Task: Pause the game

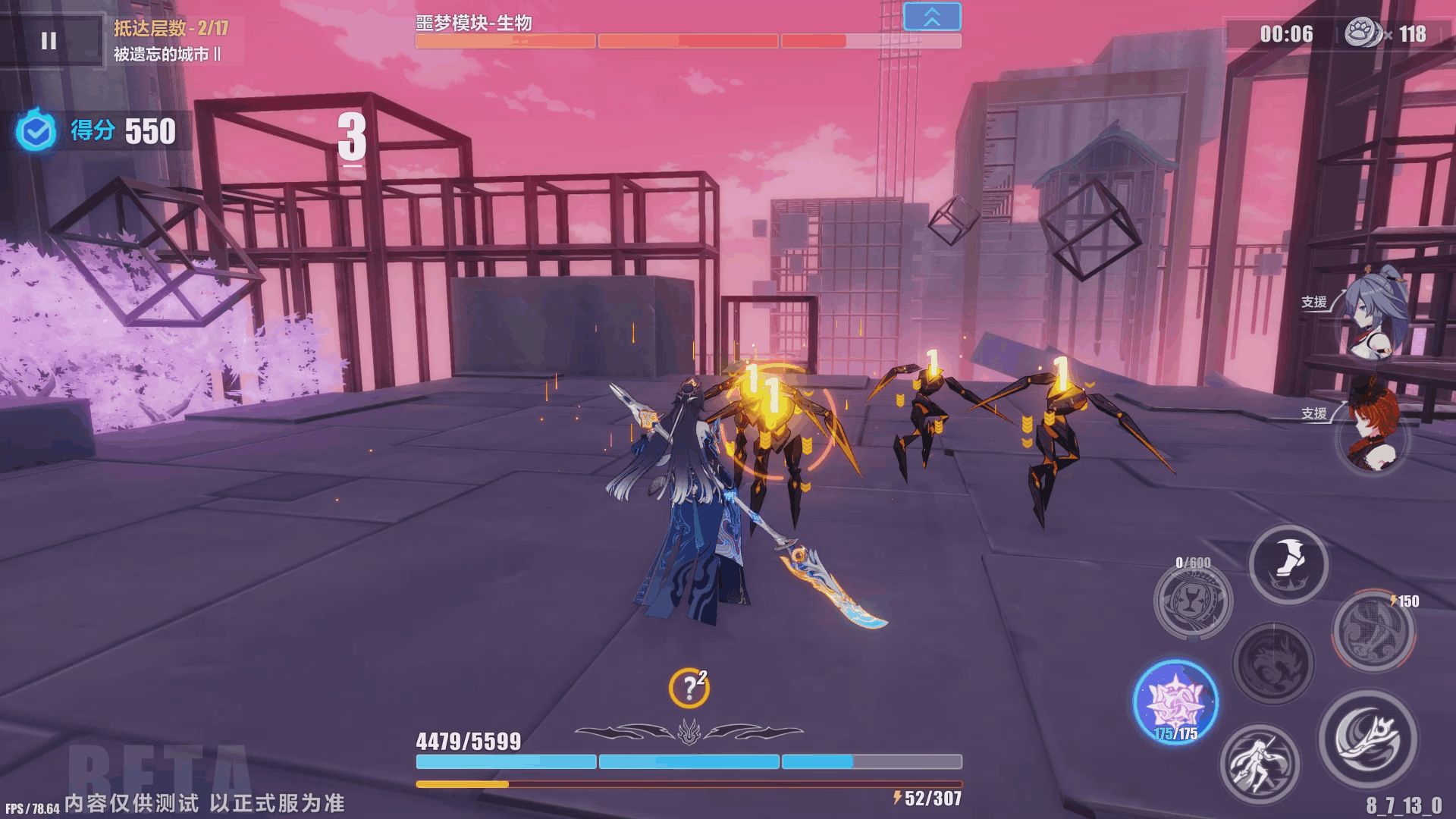Action: pyautogui.click(x=49, y=41)
